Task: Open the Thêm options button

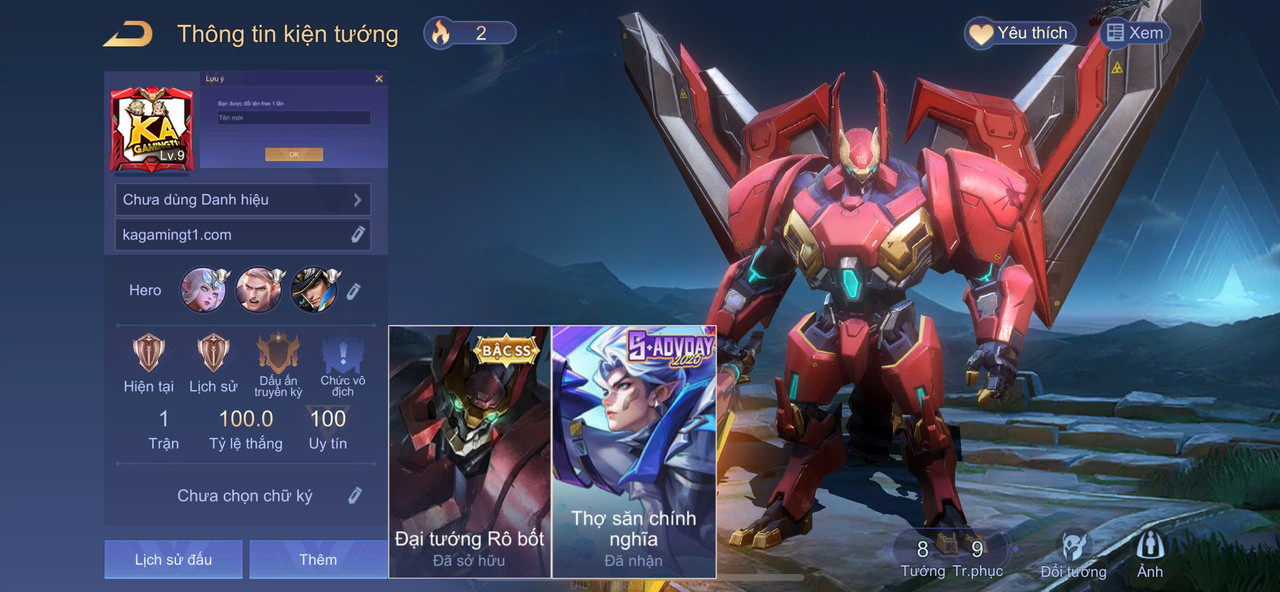Action: click(x=318, y=559)
